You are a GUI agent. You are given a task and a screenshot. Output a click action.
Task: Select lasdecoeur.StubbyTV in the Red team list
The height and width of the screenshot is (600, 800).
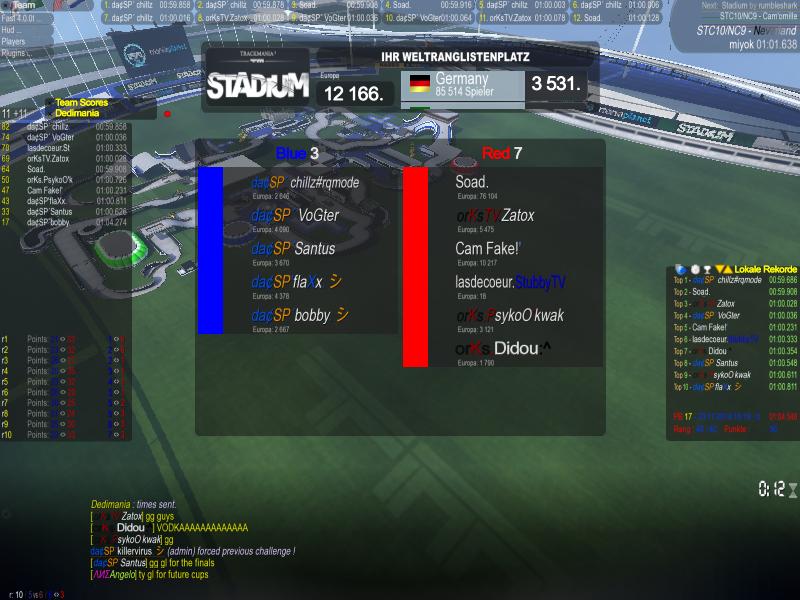tap(510, 282)
